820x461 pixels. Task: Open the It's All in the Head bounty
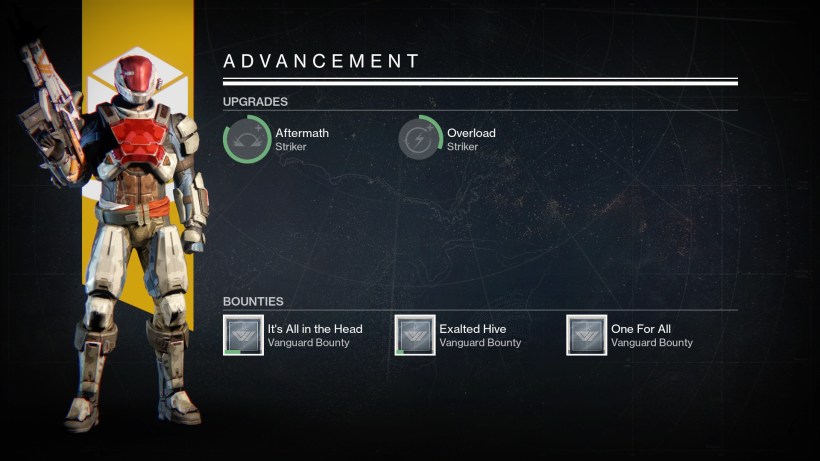point(243,335)
